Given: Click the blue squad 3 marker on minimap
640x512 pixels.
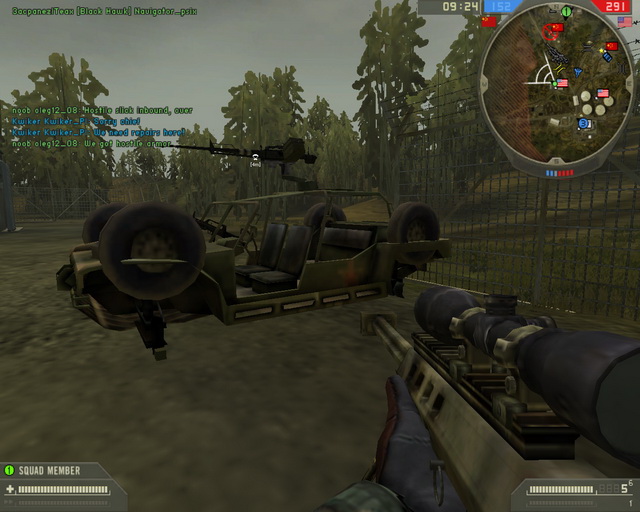Looking at the screenshot, I should coord(583,123).
